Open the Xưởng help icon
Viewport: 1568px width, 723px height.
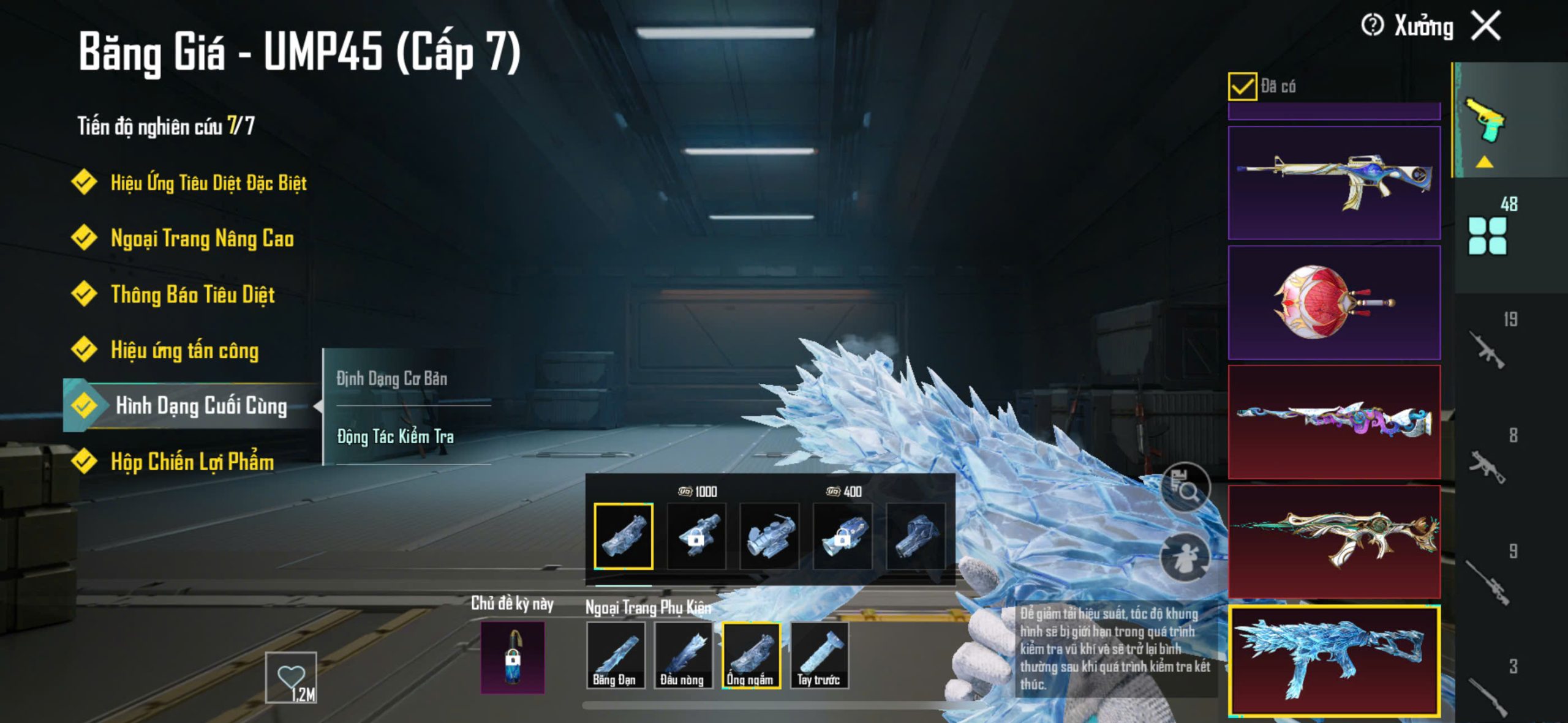1372,26
